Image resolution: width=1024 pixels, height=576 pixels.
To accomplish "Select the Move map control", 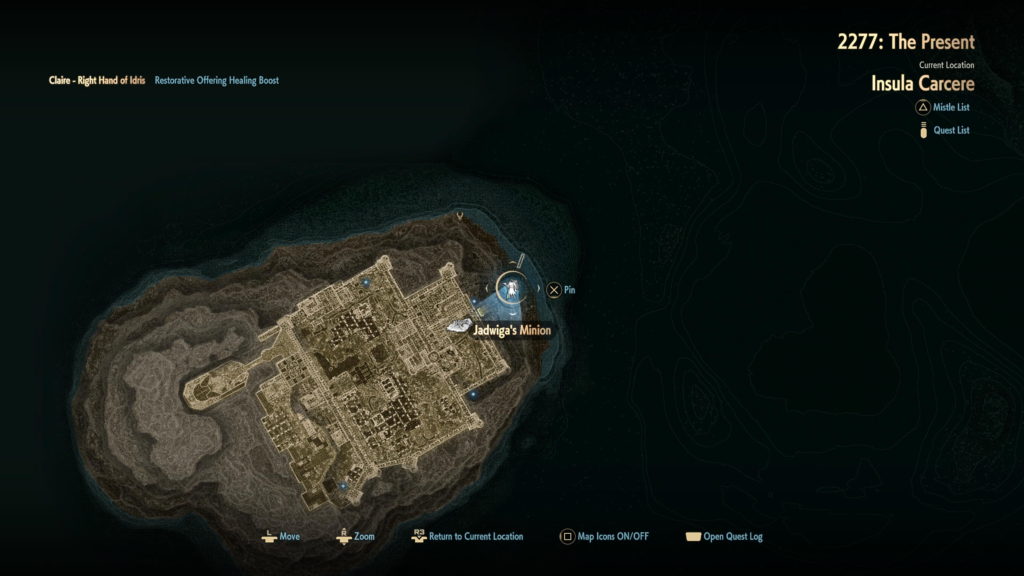I will click(280, 536).
